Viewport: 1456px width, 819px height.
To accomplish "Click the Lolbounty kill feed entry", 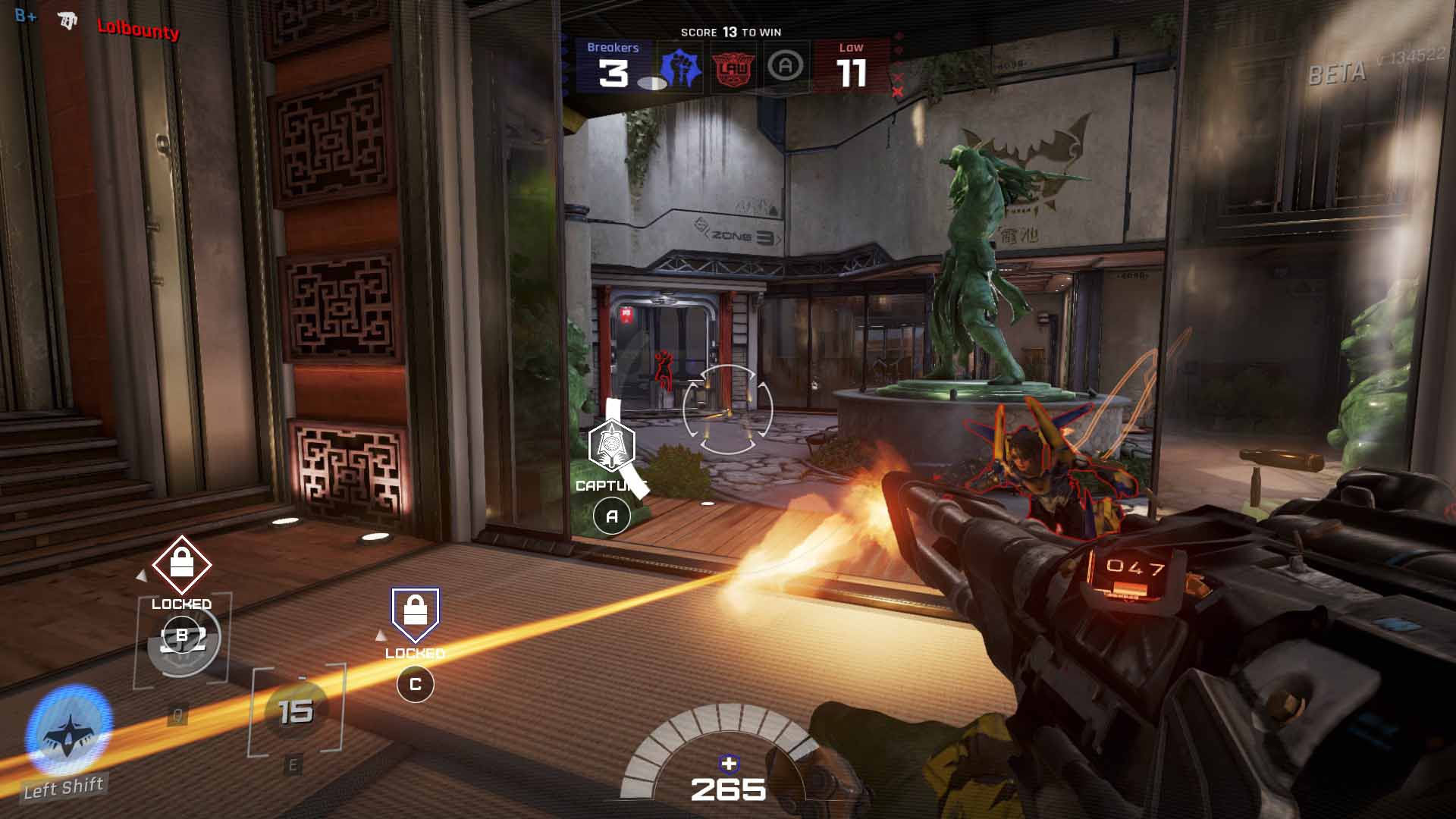I will coord(137,29).
